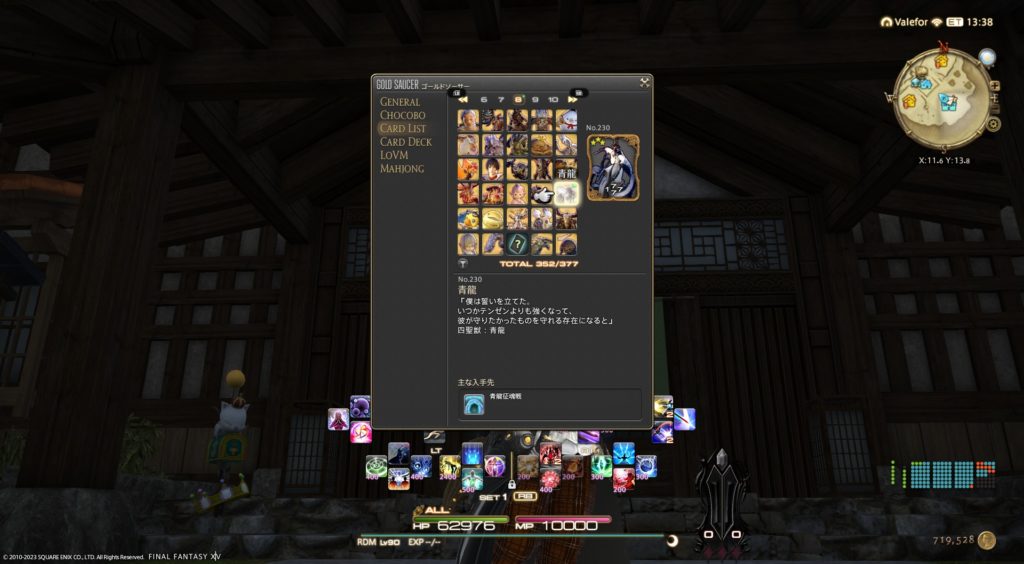Open the General section of Gold Saucer

399,102
